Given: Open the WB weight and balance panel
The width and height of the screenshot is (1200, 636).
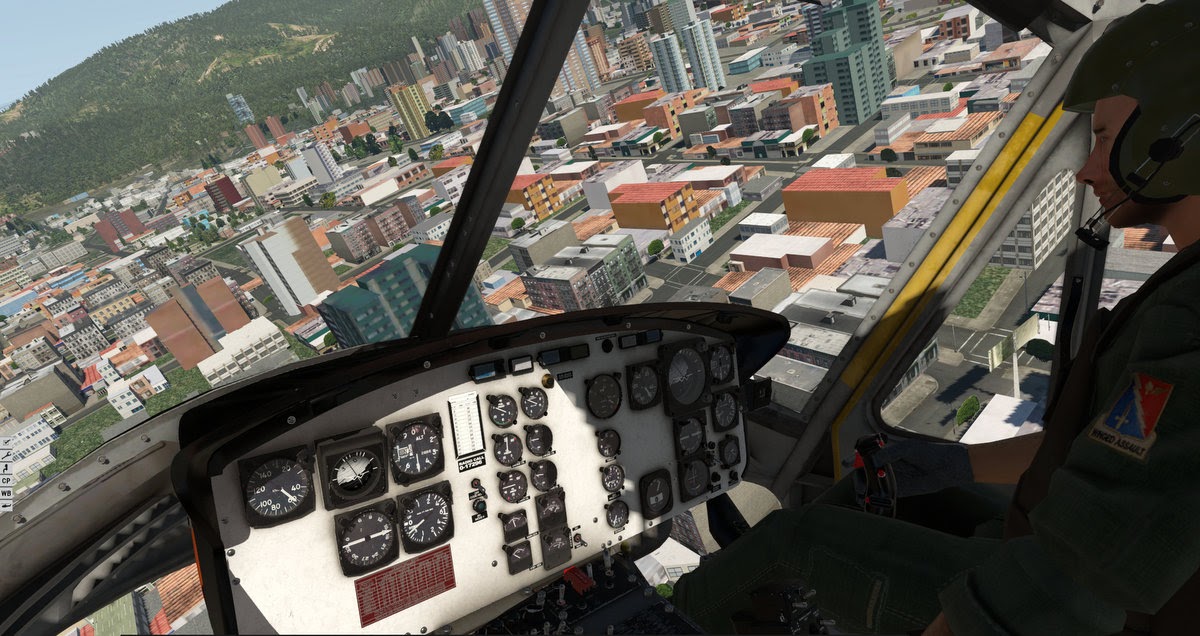Looking at the screenshot, I should [6, 493].
